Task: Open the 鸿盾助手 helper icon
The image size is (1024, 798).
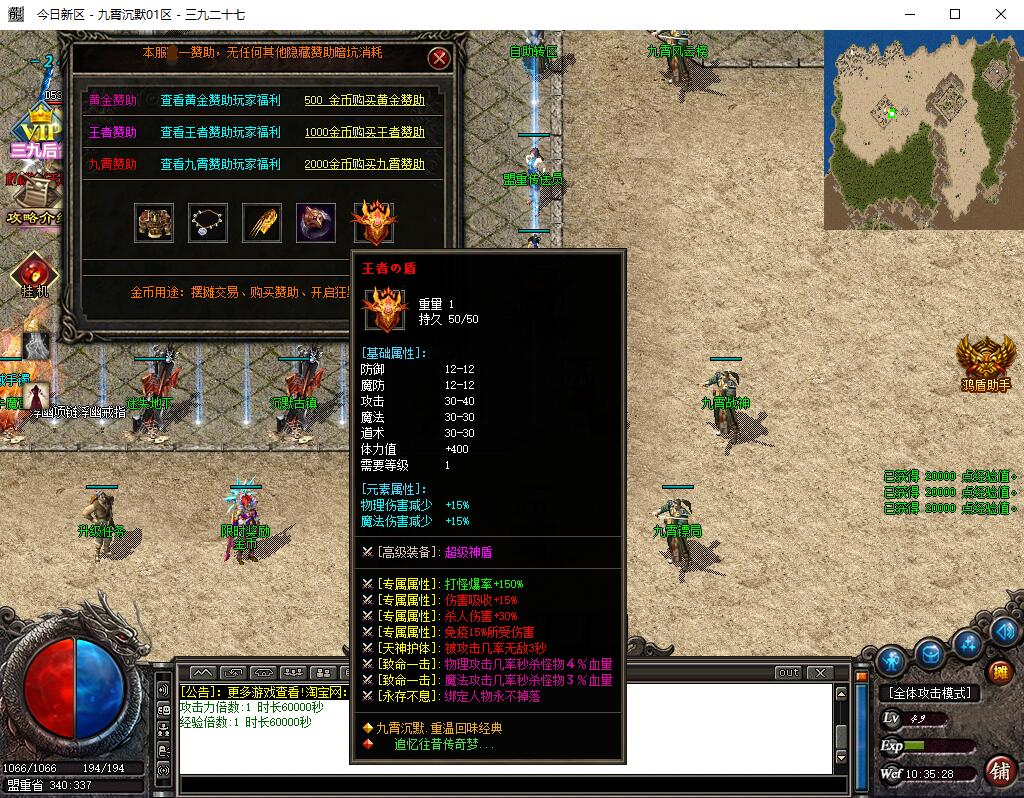Action: point(986,362)
